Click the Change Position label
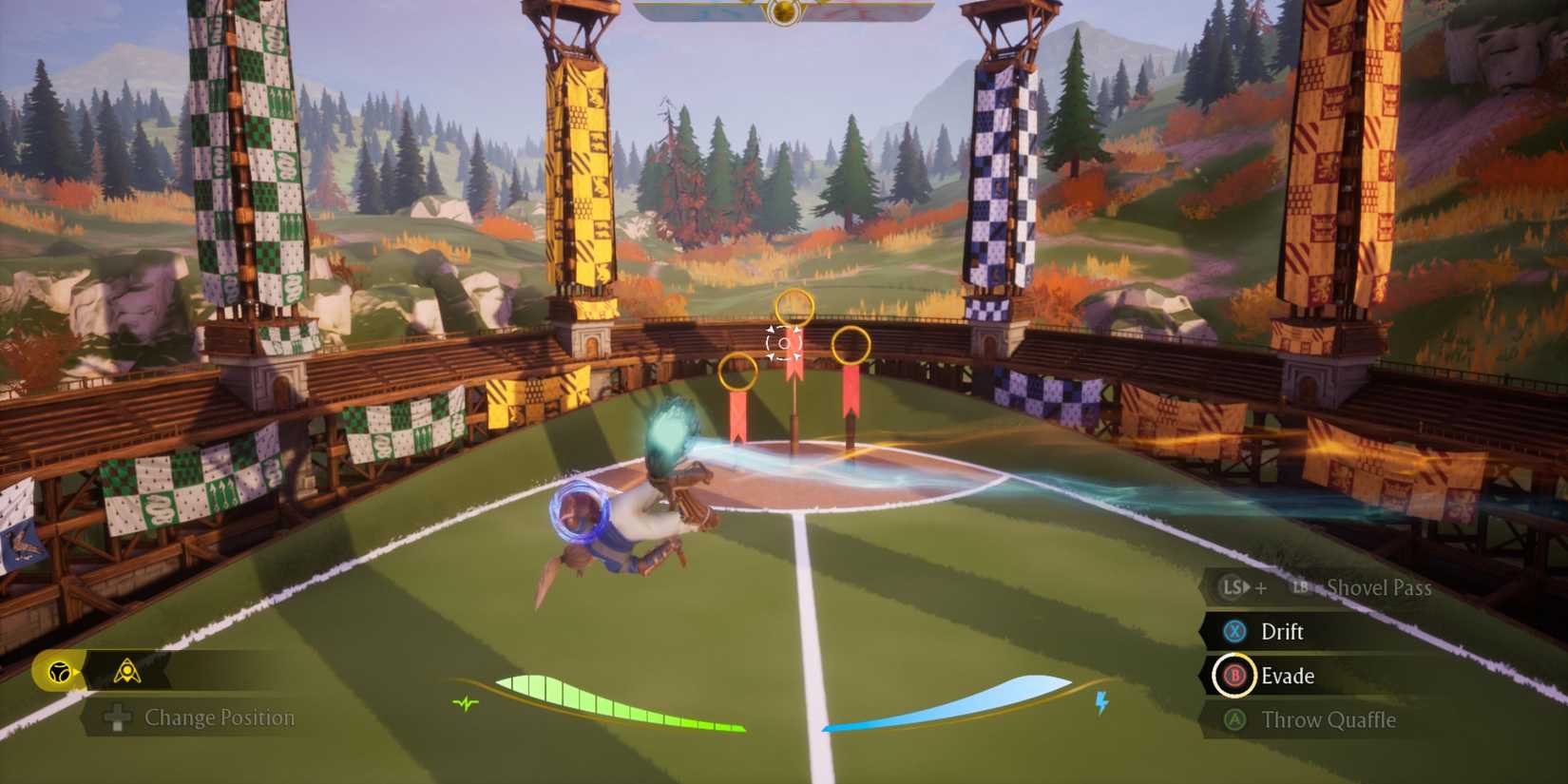This screenshot has width=1568, height=784. click(x=219, y=719)
